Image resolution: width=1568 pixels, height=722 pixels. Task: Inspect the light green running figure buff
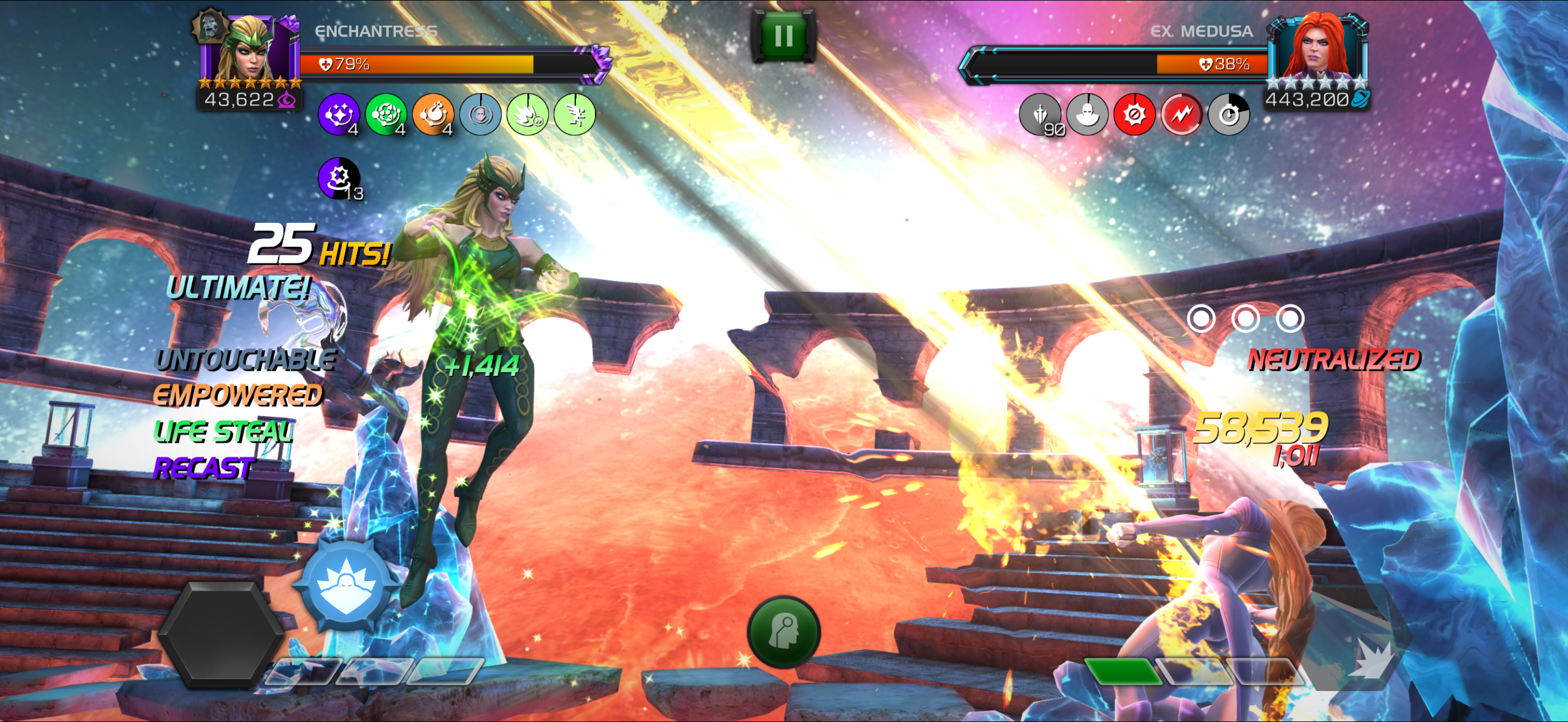(x=574, y=114)
